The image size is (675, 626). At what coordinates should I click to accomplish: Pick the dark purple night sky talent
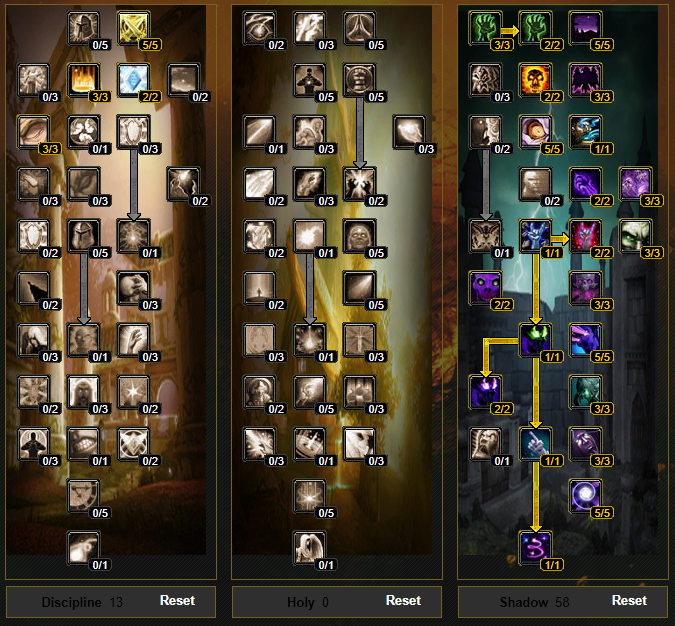(x=584, y=29)
